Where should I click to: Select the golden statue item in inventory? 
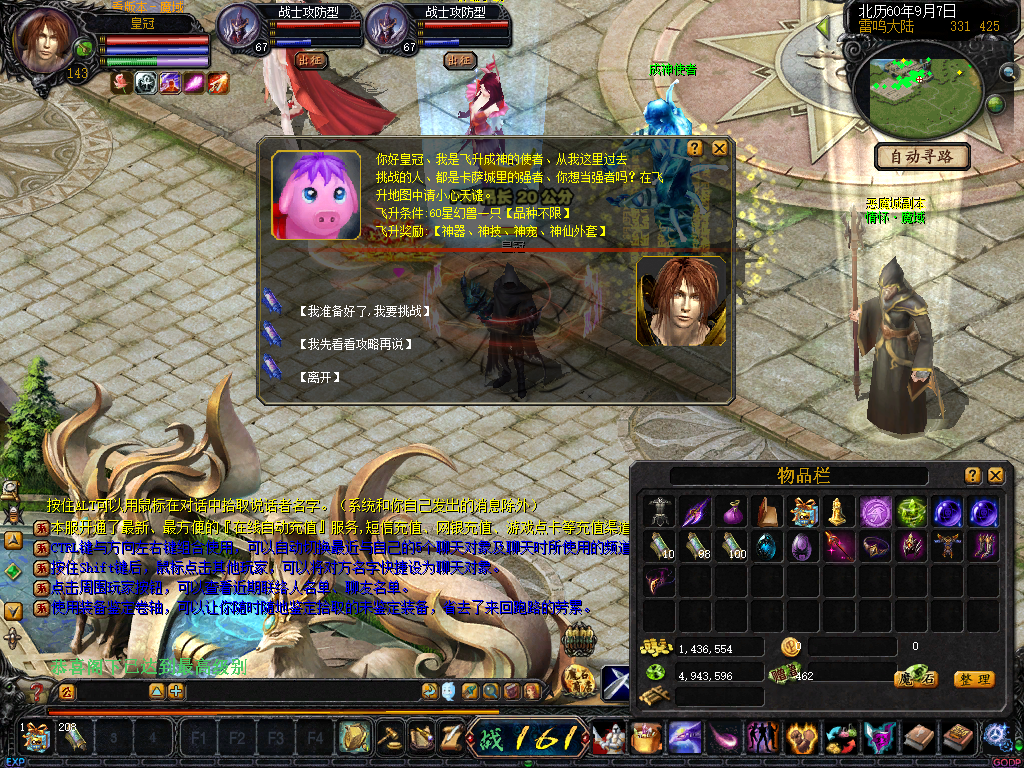[x=838, y=512]
